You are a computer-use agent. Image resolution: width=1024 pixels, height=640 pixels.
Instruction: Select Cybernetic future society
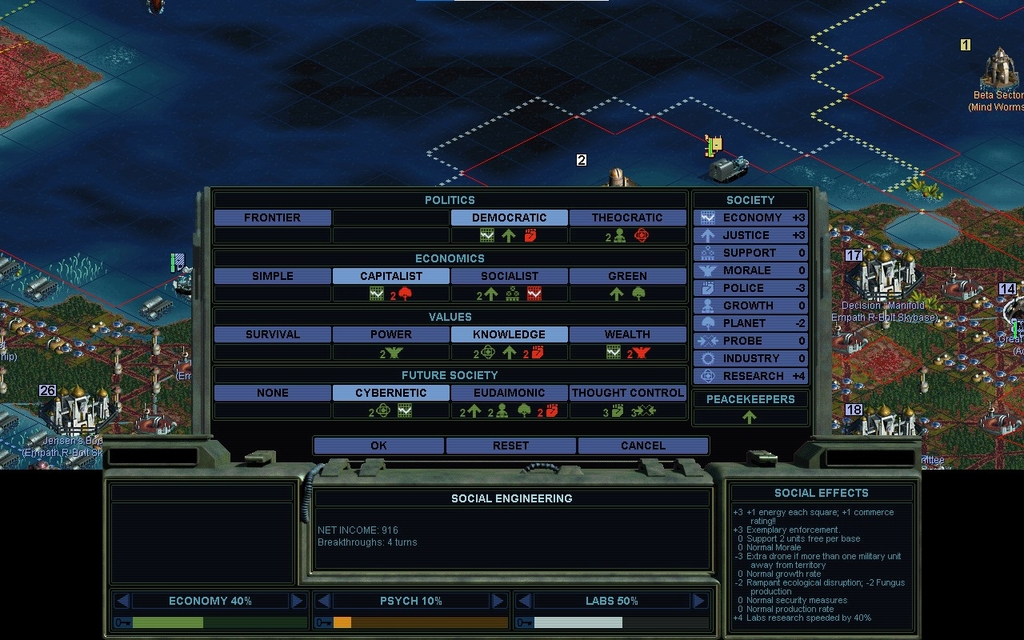pyautogui.click(x=391, y=393)
